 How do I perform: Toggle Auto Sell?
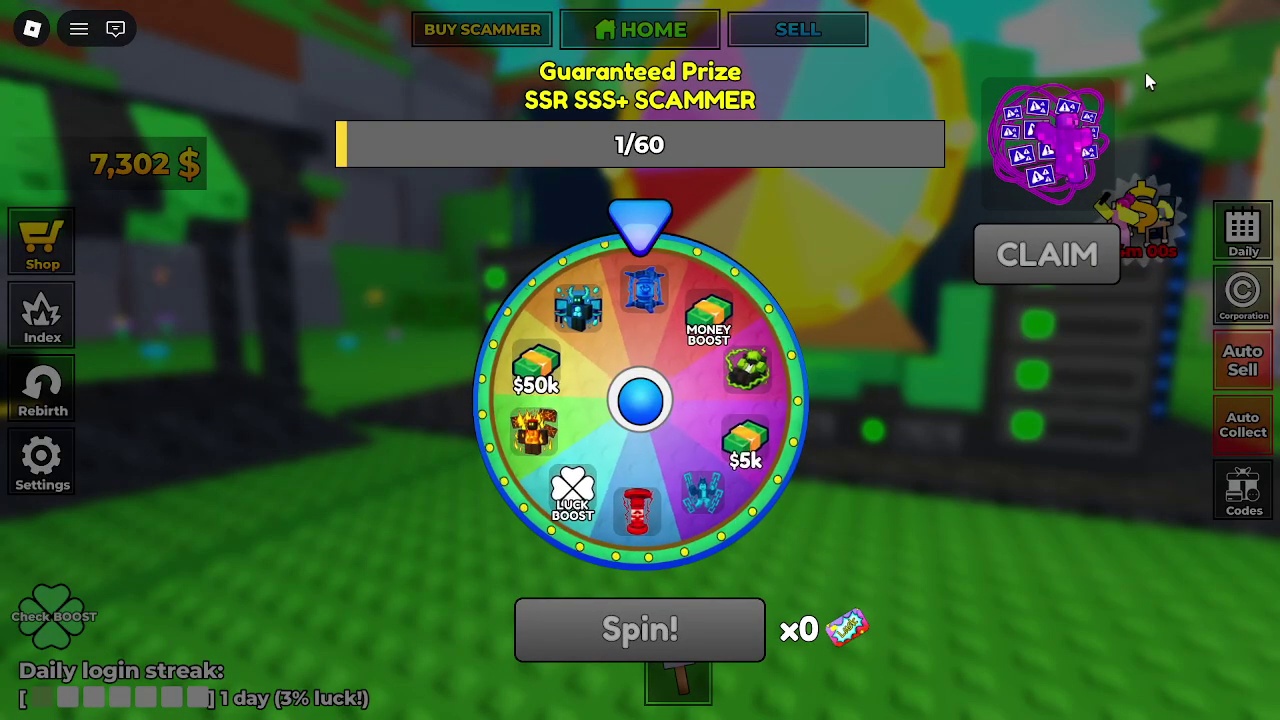[1243, 360]
